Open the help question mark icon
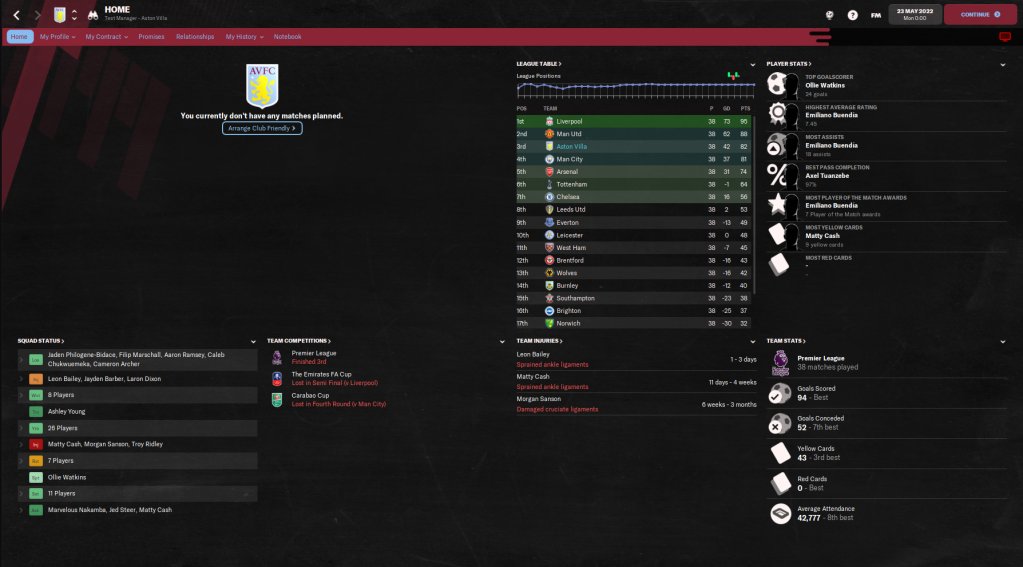This screenshot has height=567, width=1023. 852,15
